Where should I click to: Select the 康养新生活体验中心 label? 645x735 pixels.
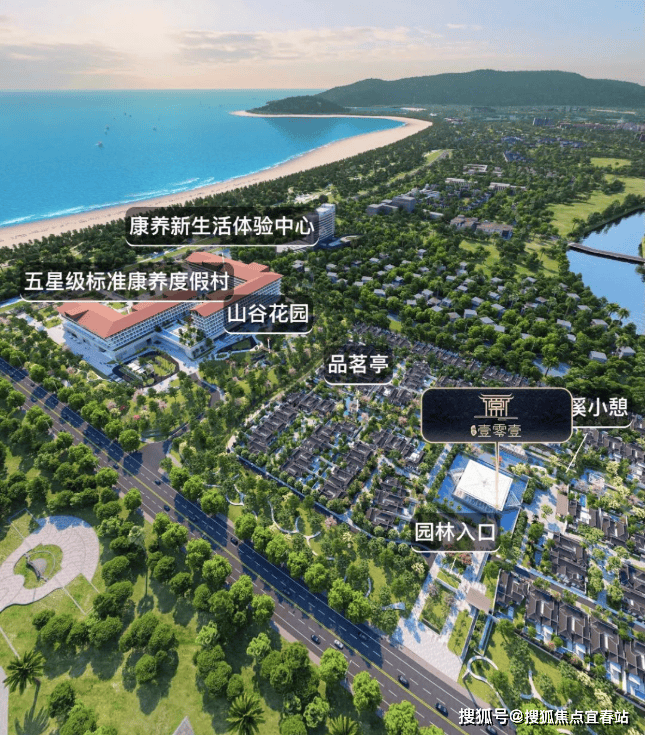(222, 227)
